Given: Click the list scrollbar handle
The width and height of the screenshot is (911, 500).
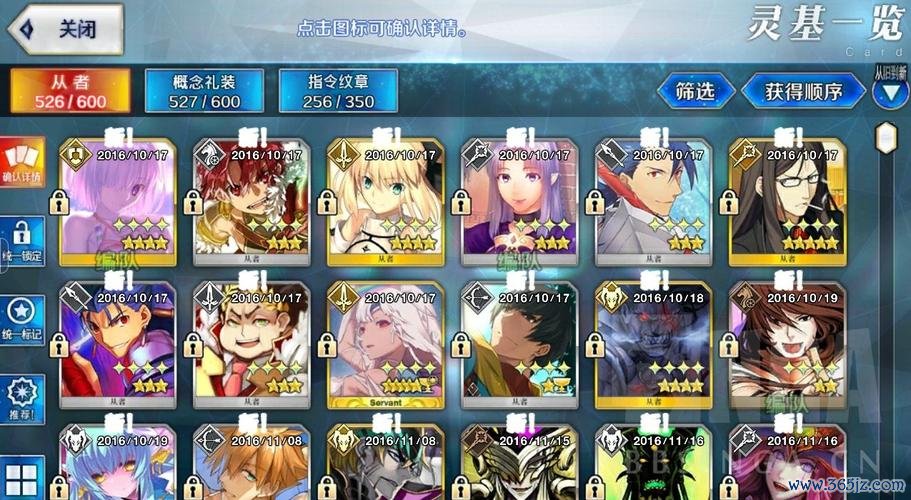Looking at the screenshot, I should [886, 137].
